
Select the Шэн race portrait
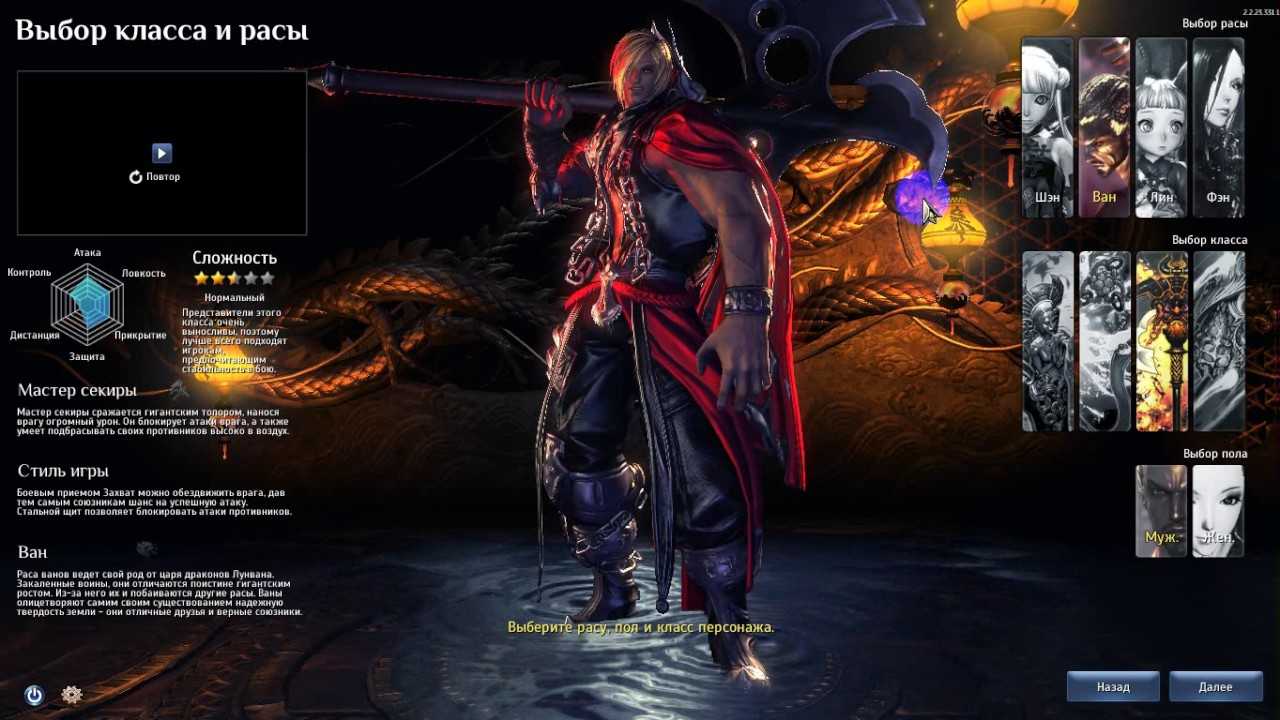point(1047,127)
